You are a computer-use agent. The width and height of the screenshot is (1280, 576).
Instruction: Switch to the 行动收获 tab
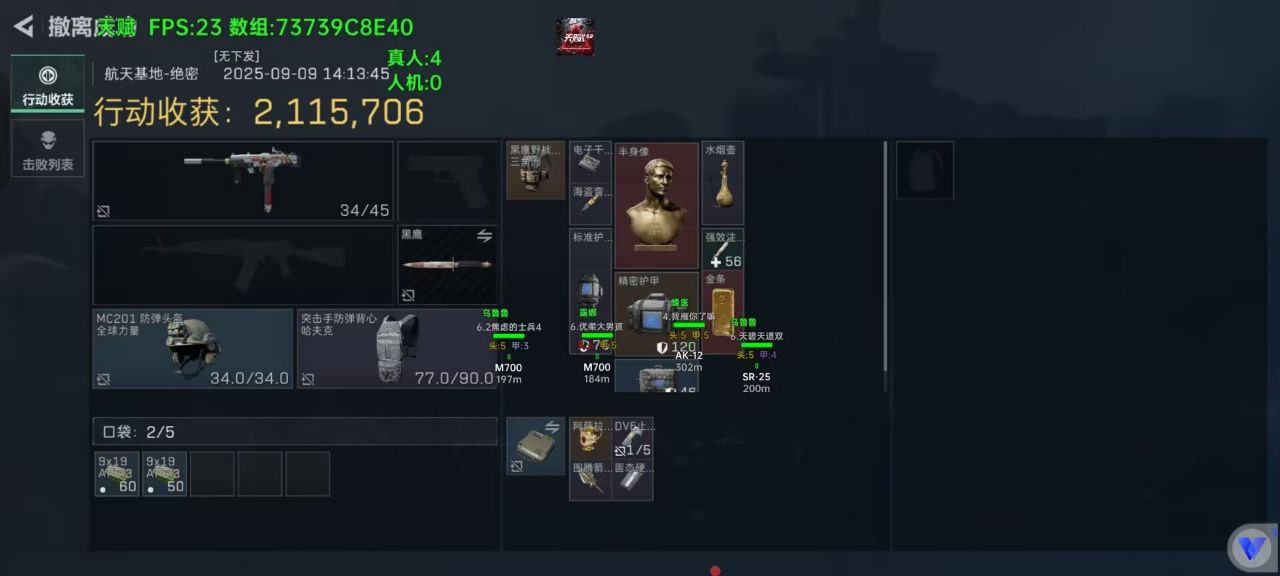click(x=48, y=84)
